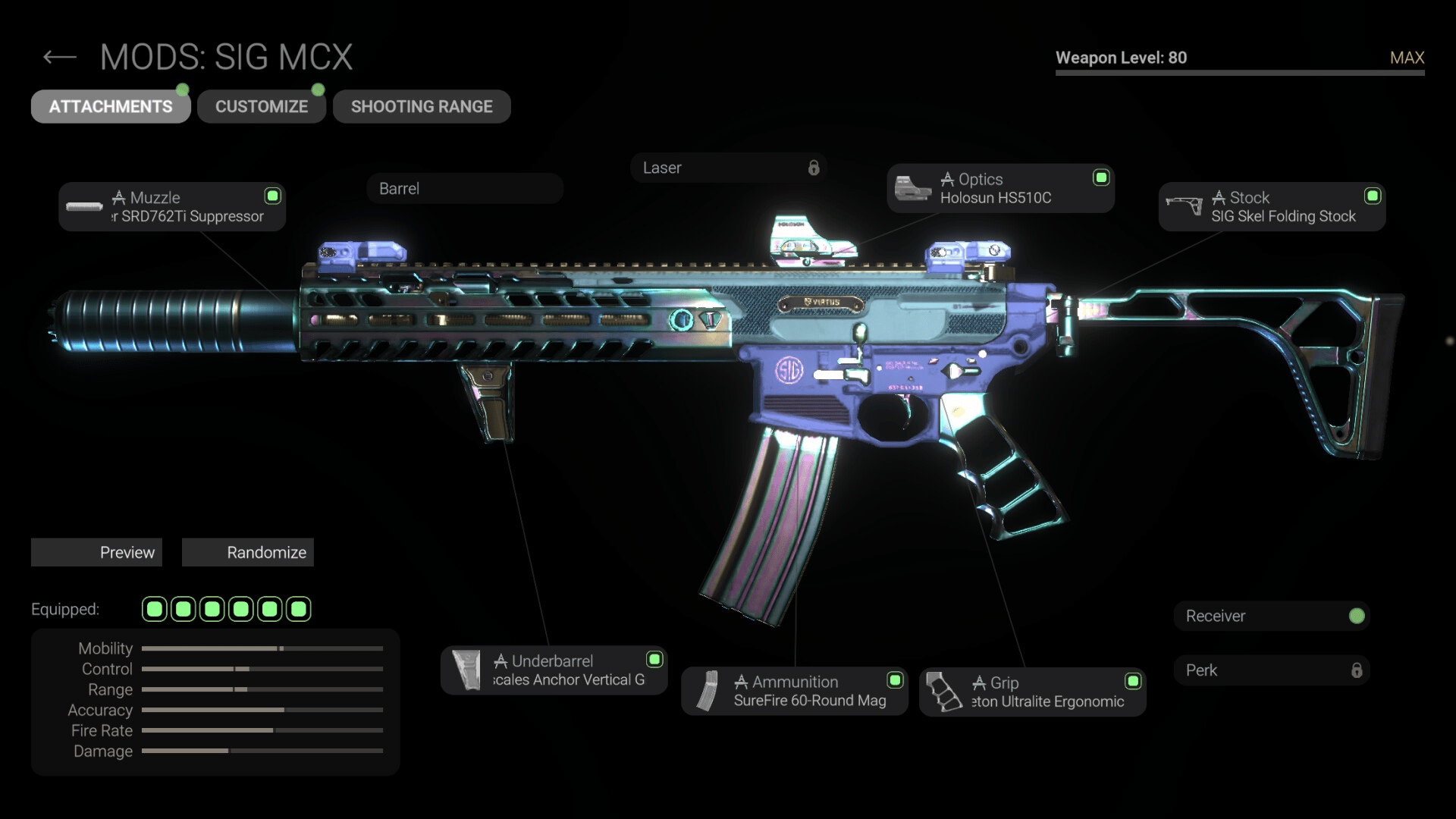The image size is (1456, 819).
Task: Select the Grip Ultralite Ergonomic slot
Action: point(1032,692)
